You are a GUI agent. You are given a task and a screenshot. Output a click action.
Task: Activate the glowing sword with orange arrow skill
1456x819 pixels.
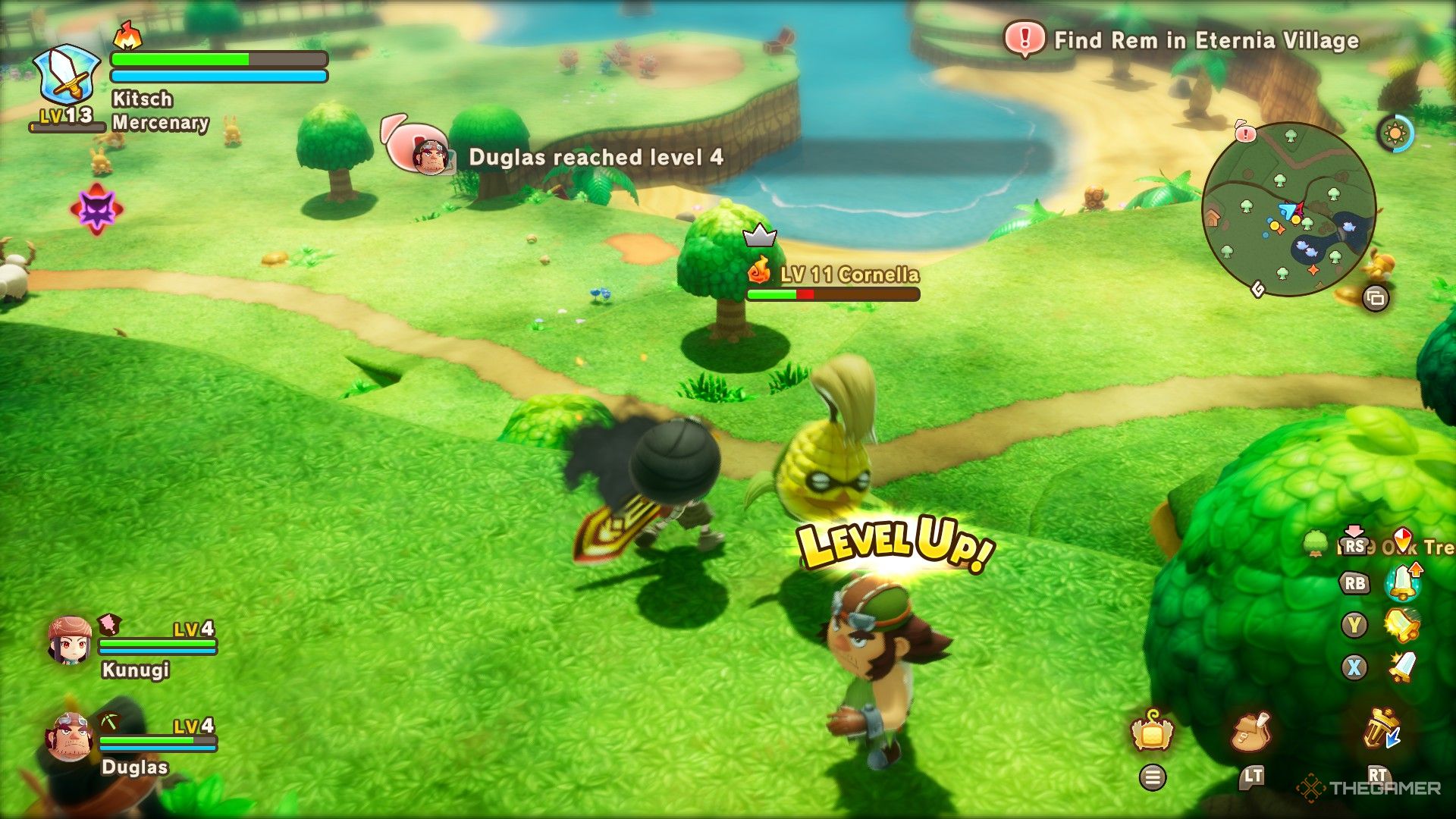click(1403, 582)
